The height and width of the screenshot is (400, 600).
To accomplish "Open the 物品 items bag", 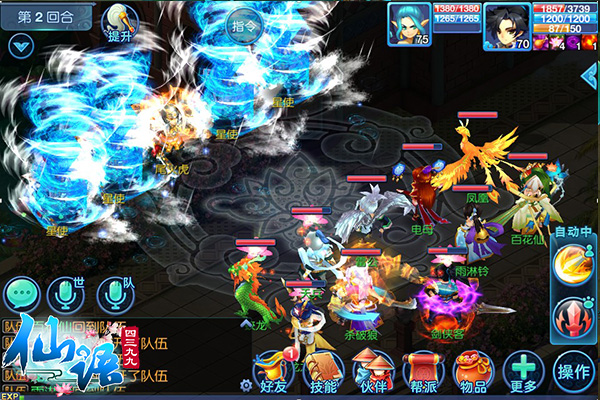I will click(x=471, y=371).
